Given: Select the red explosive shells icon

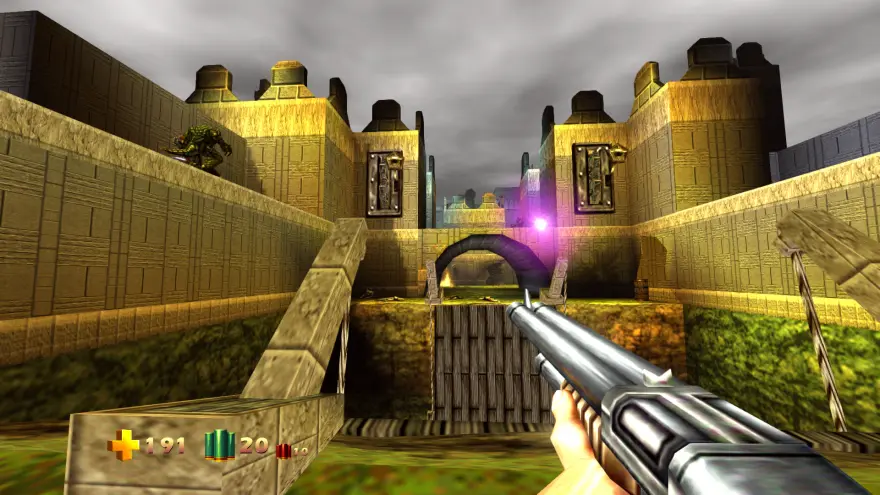Looking at the screenshot, I should [283, 451].
